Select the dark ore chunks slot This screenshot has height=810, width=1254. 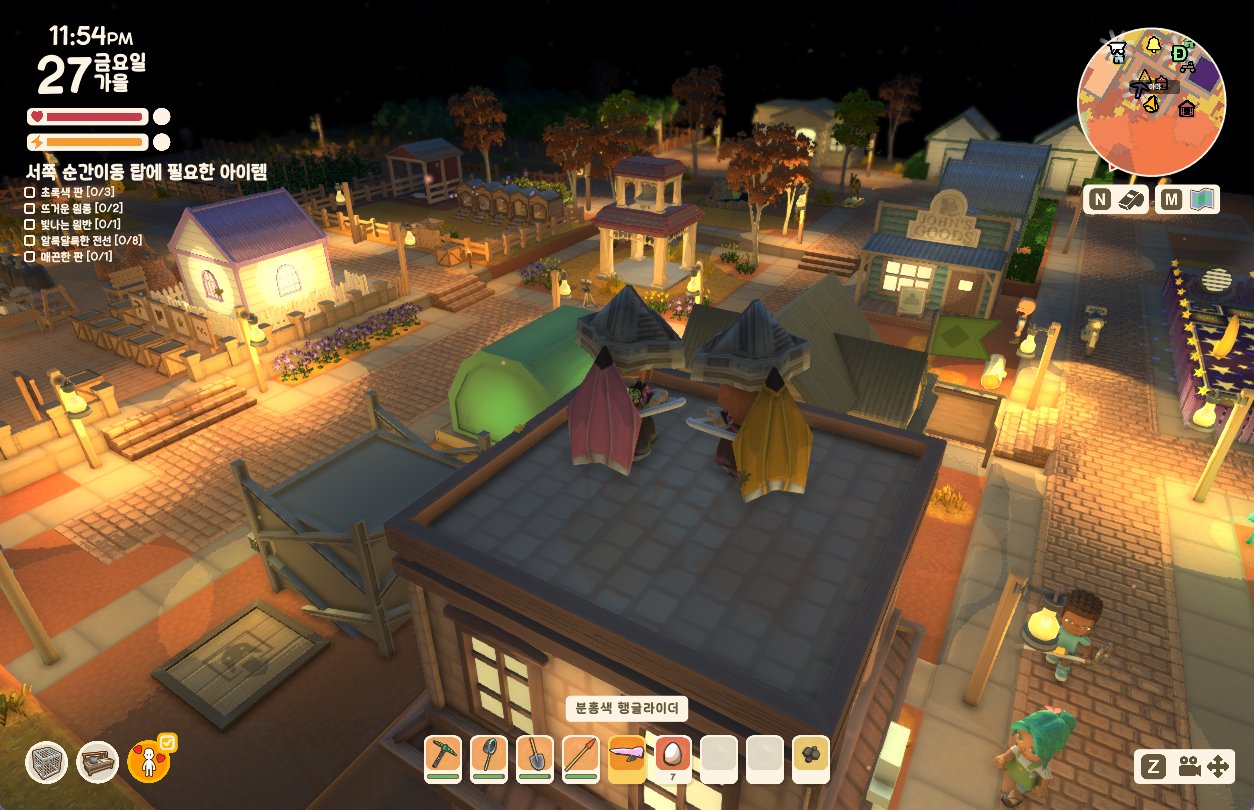[x=810, y=757]
